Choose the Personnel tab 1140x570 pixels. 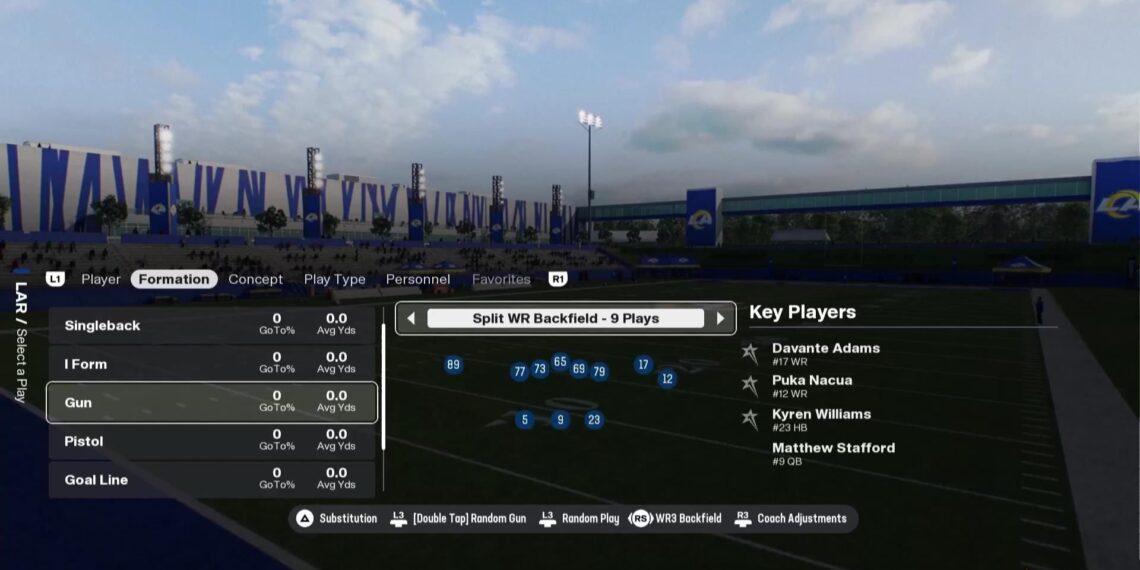click(418, 280)
